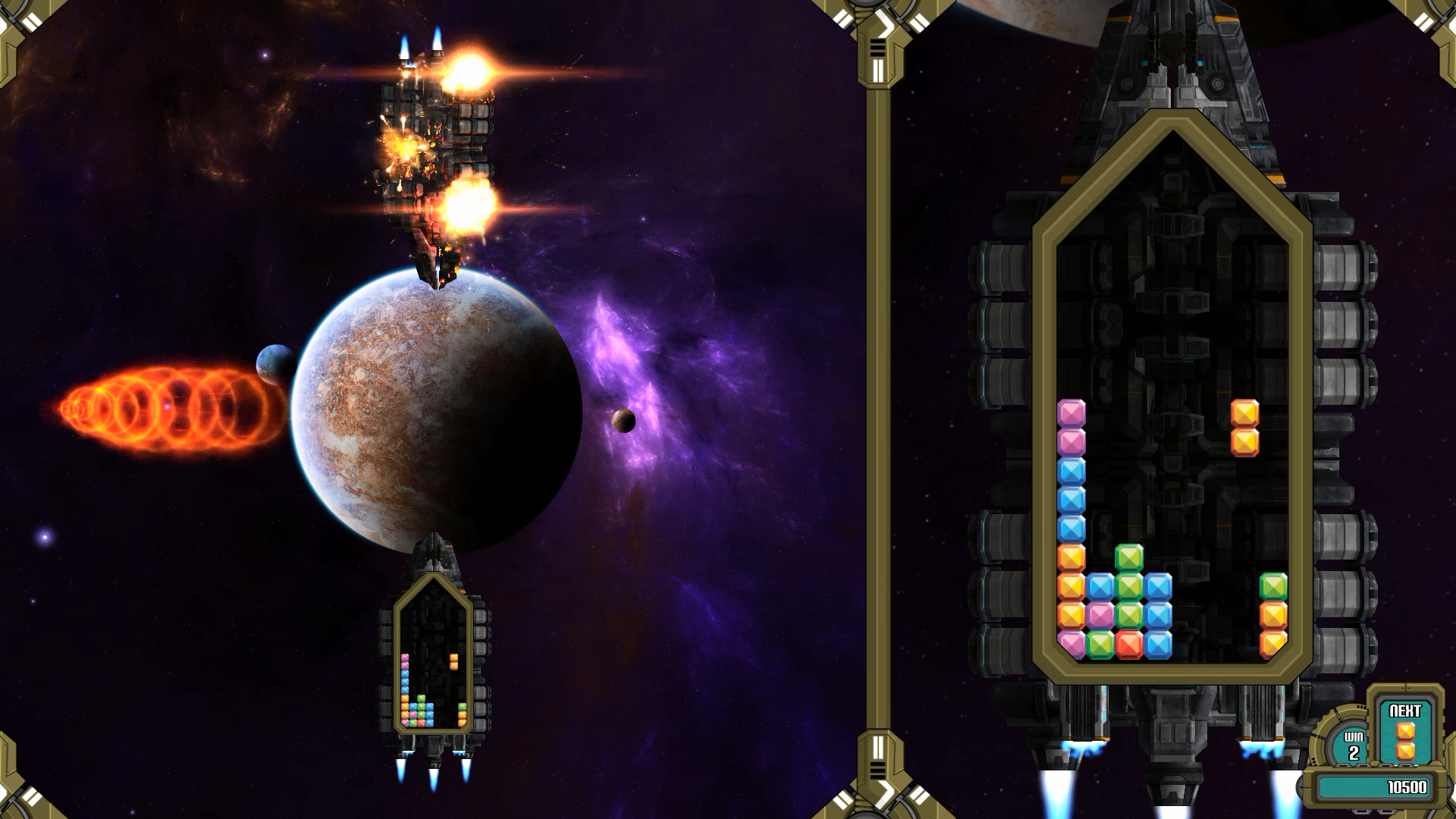Click the WIN 2 counter dial
The width and height of the screenshot is (1456, 819).
pyautogui.click(x=1350, y=745)
